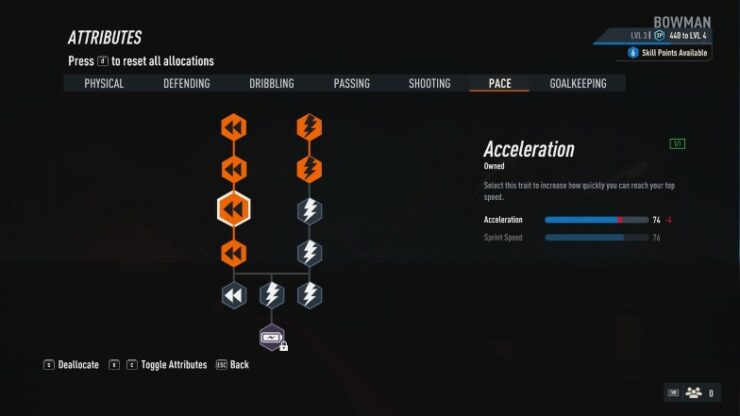Switch to the Physical tab
740x416 pixels.
[x=104, y=84]
